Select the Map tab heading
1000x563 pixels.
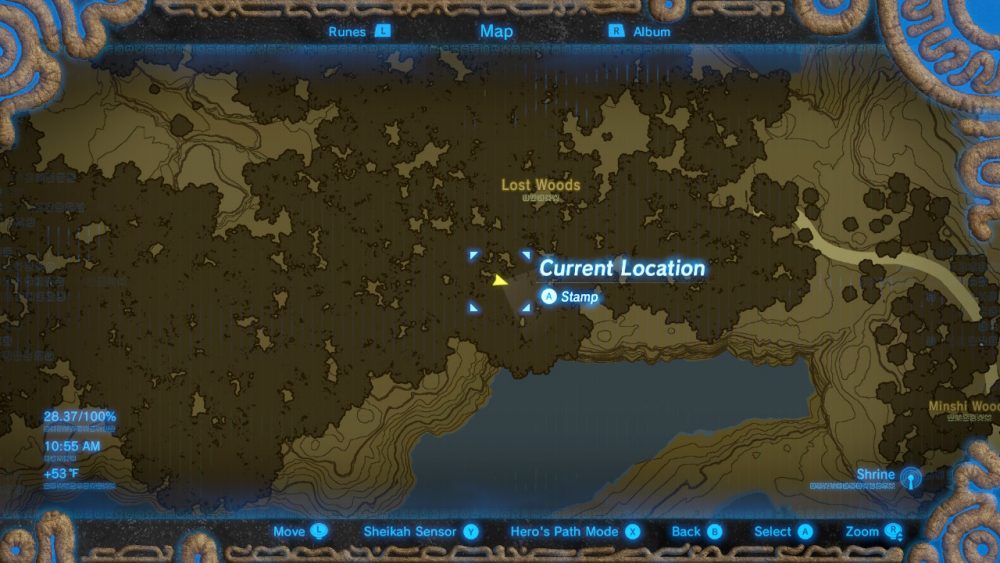[x=496, y=31]
